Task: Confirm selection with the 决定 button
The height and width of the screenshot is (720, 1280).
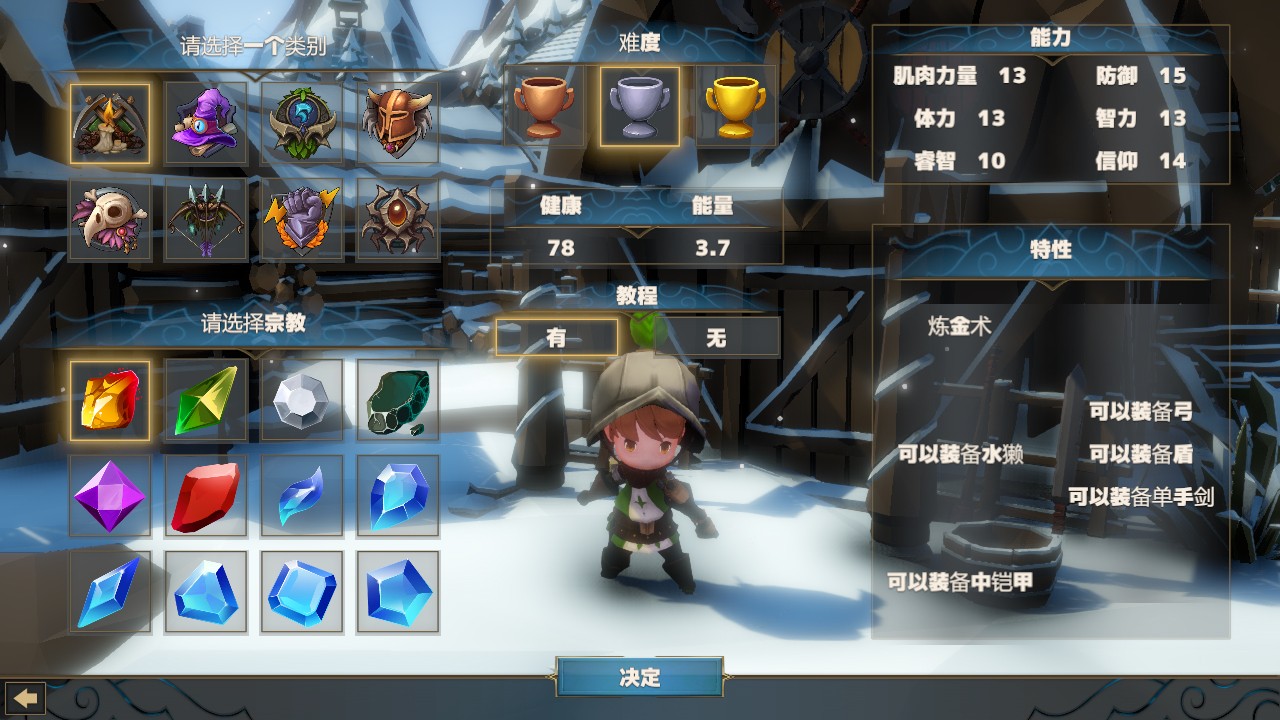Action: pyautogui.click(x=640, y=677)
